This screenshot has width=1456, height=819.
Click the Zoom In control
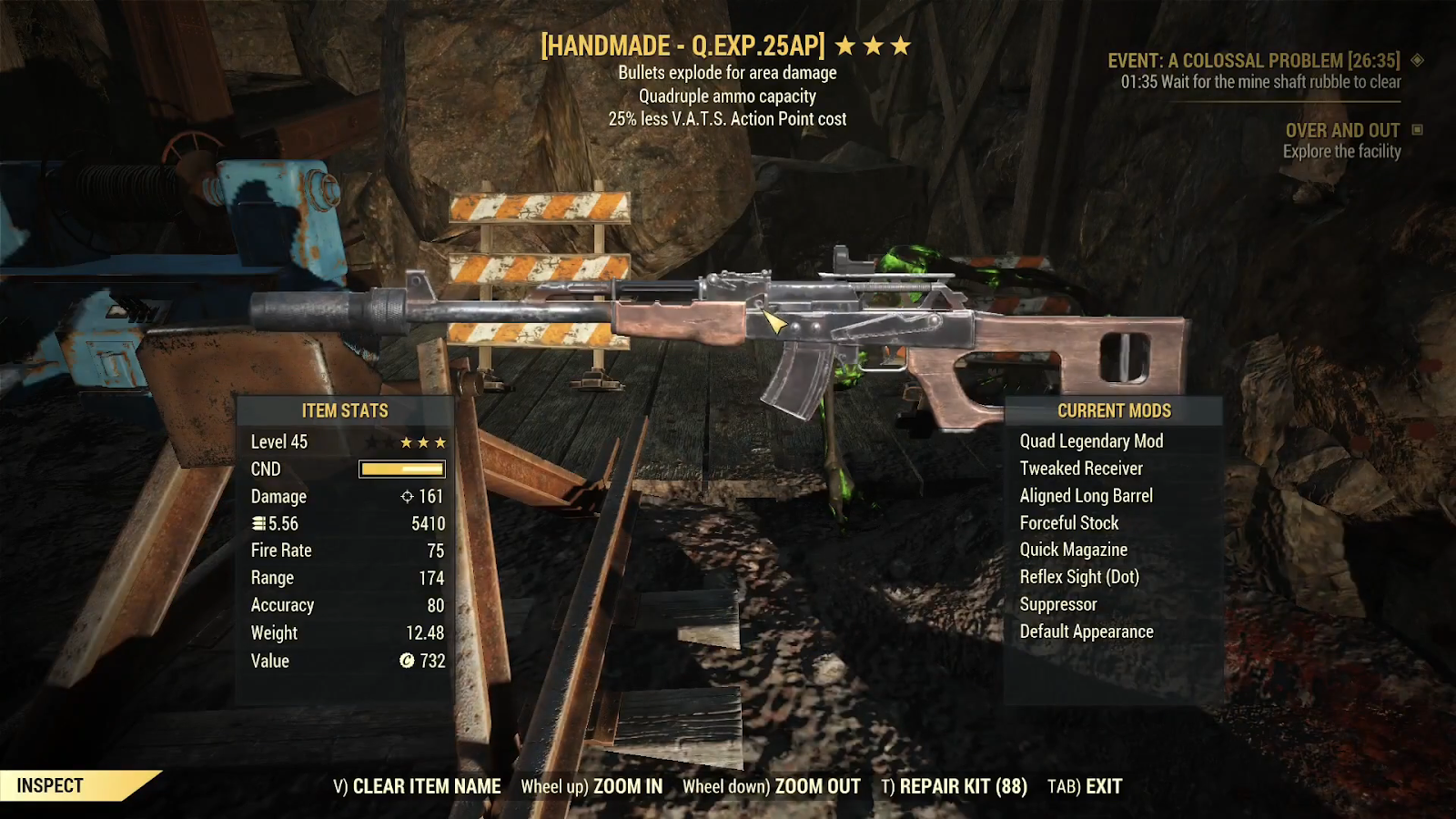[591, 786]
